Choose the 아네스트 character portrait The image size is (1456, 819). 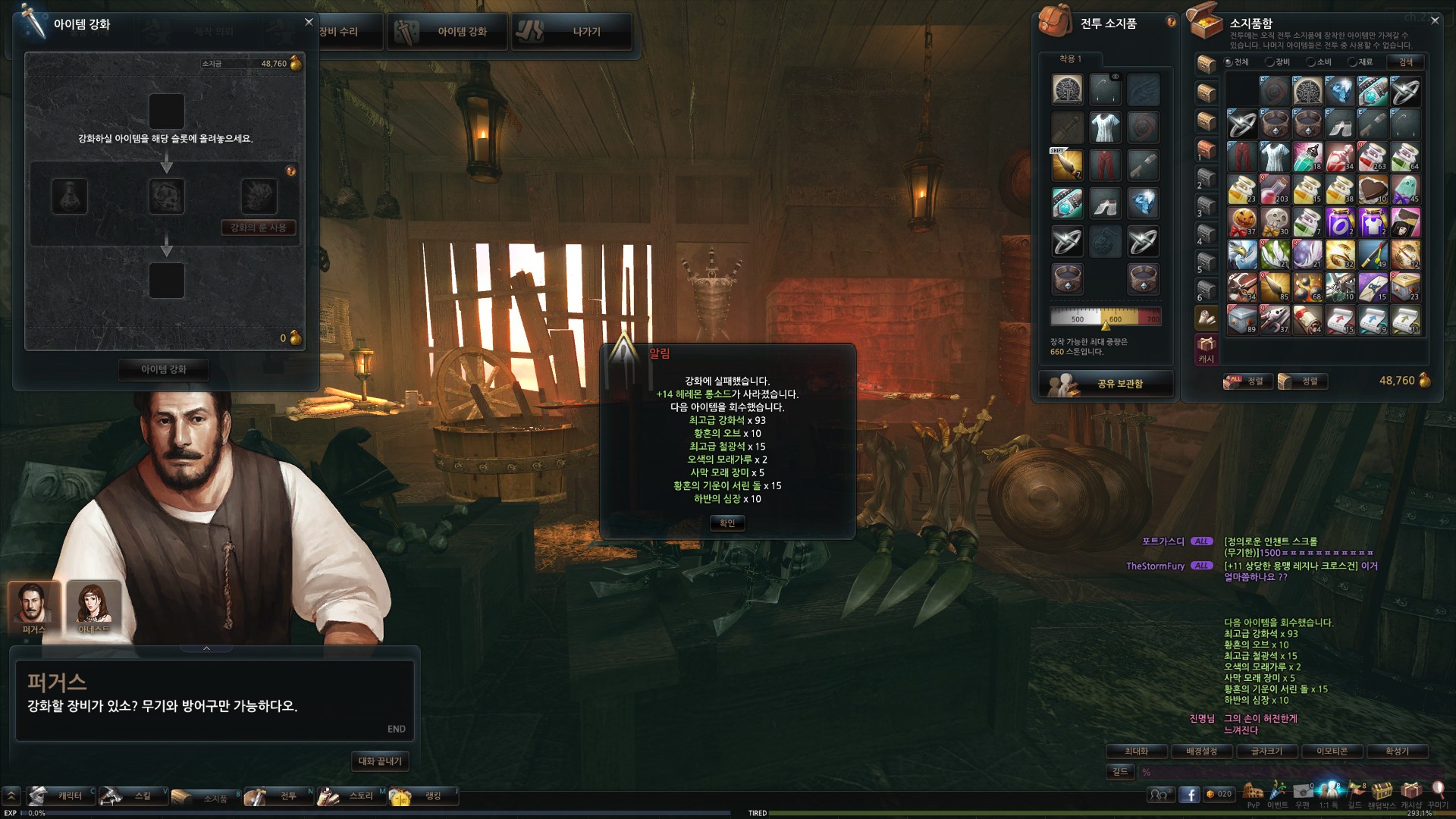[94, 606]
